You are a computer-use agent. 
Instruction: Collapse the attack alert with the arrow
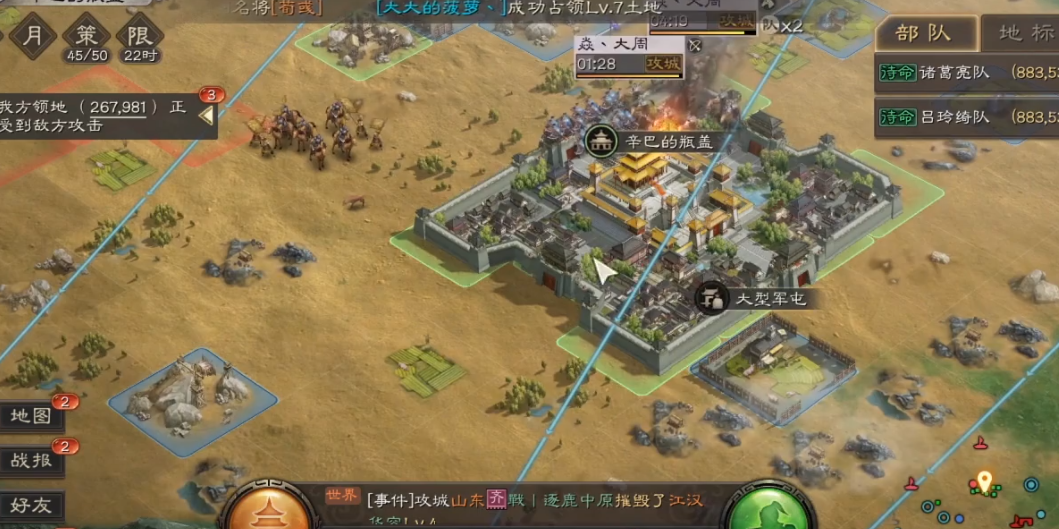point(206,116)
